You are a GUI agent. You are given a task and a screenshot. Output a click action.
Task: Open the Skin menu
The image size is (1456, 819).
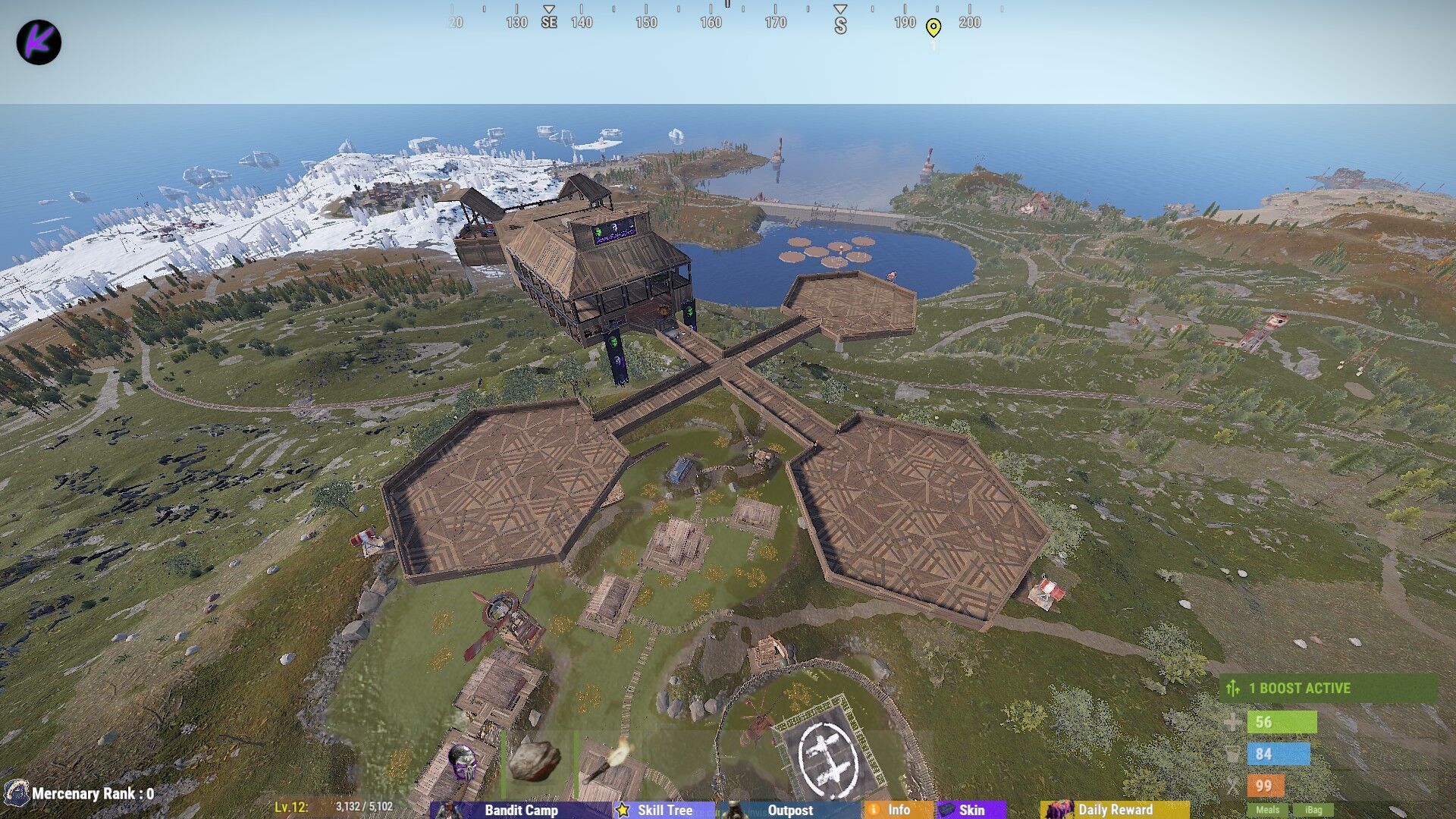click(971, 810)
